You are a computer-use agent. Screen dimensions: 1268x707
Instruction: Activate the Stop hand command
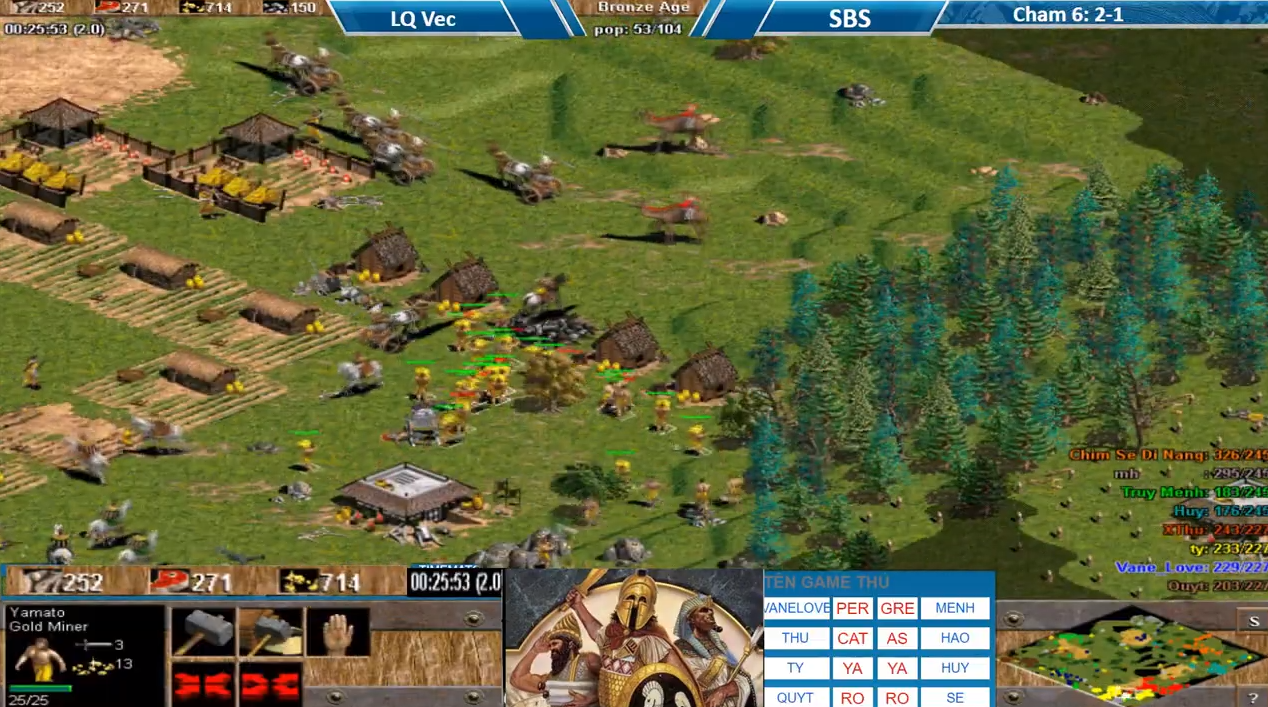click(337, 633)
